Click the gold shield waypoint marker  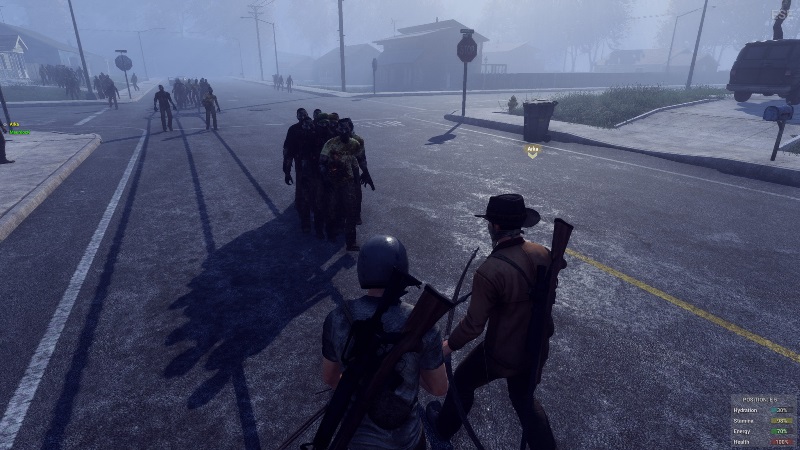coord(533,151)
